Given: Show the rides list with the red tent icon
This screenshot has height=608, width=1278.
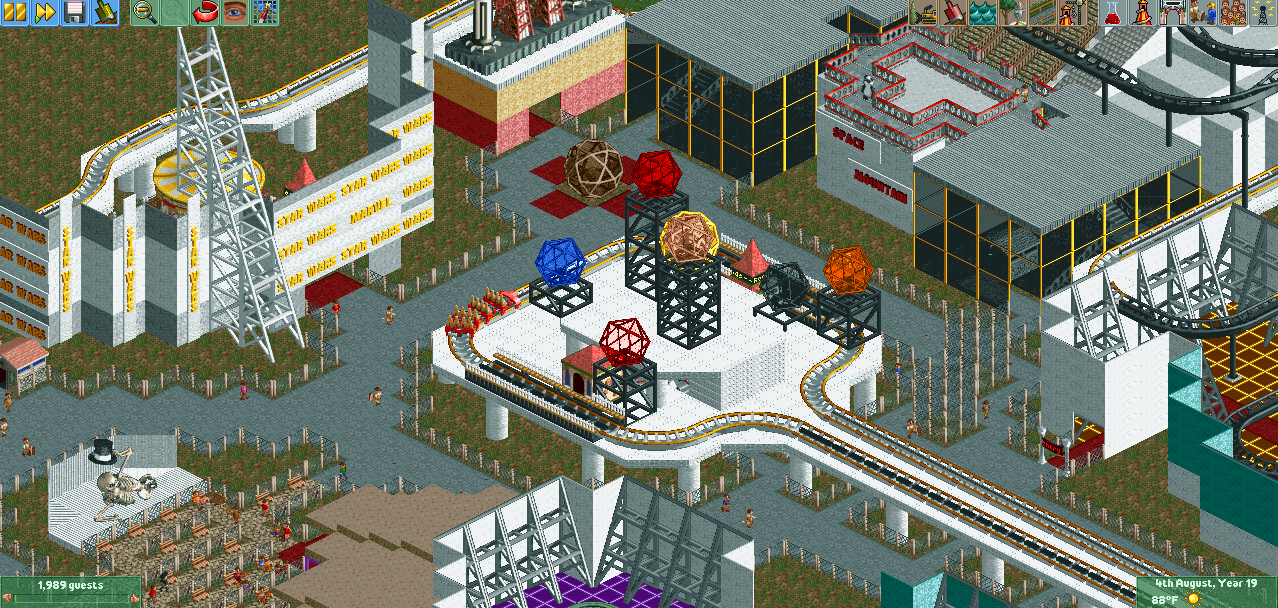Looking at the screenshot, I should [x=1141, y=13].
